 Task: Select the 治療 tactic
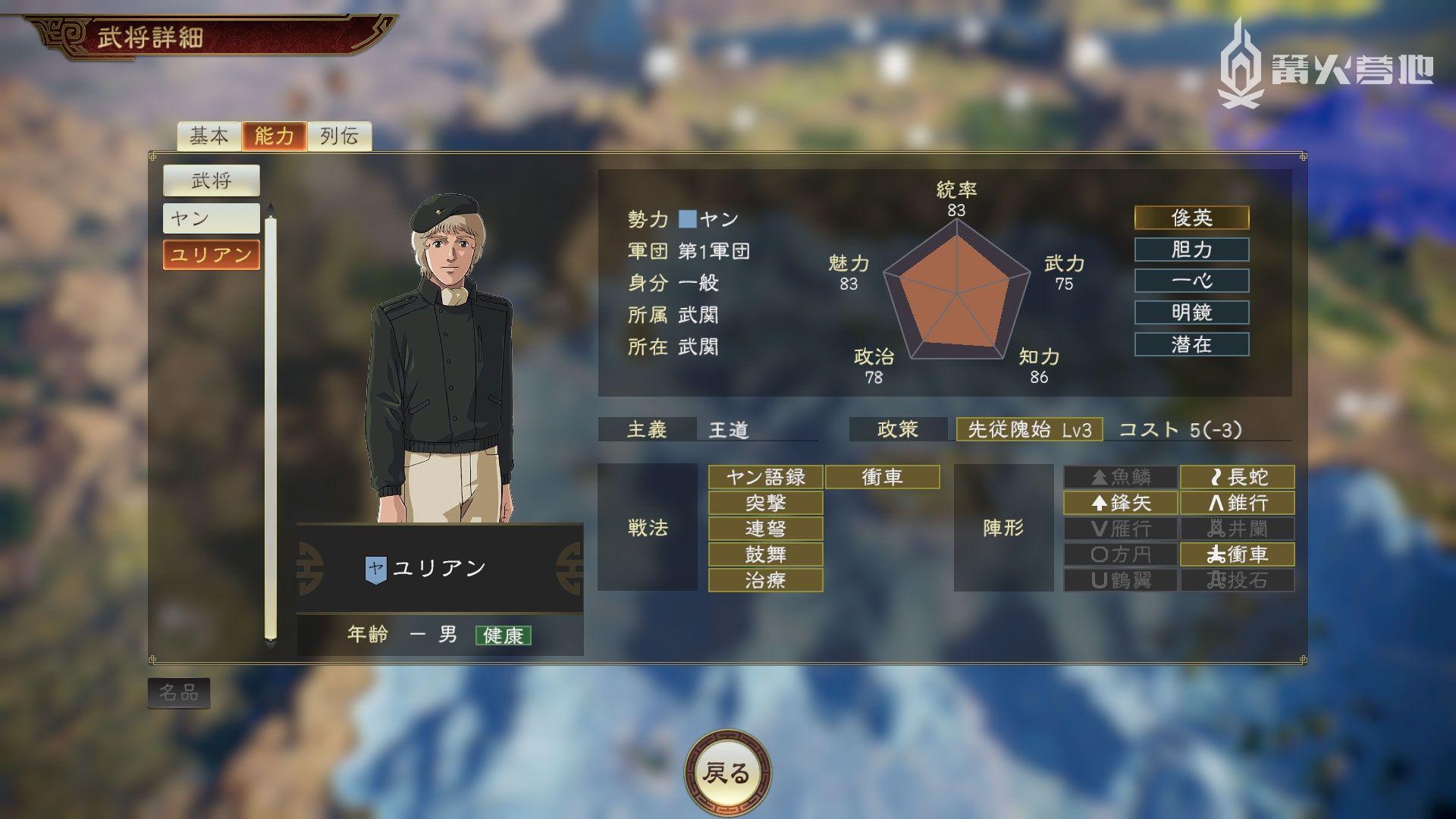point(765,580)
